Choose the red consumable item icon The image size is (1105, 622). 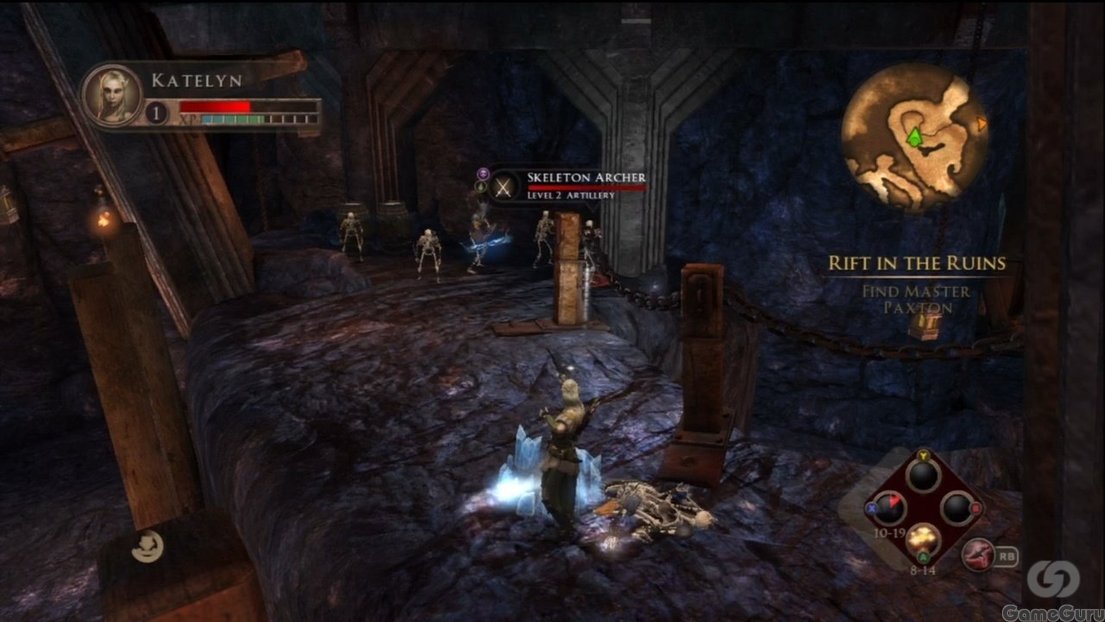coord(978,553)
